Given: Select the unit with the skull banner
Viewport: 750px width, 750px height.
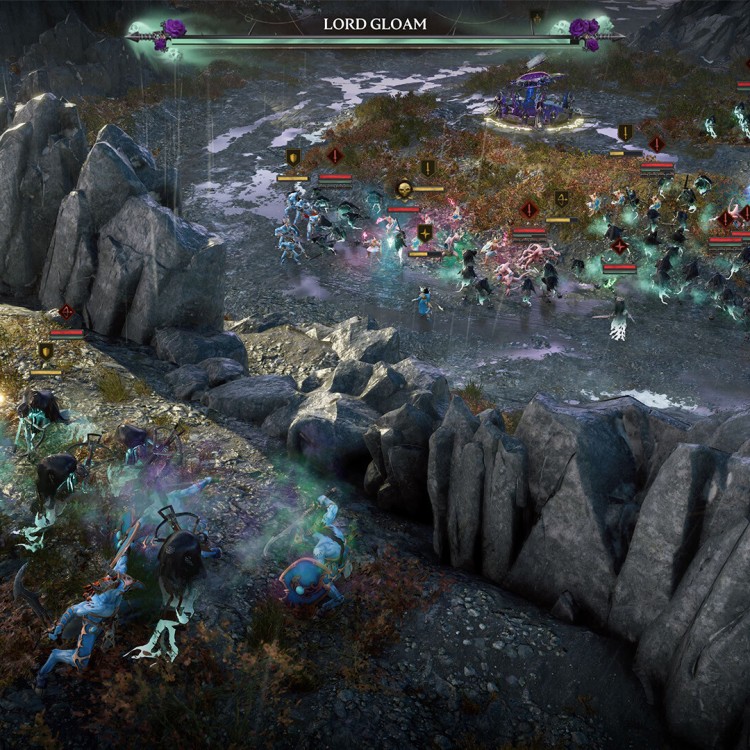Looking at the screenshot, I should [404, 189].
